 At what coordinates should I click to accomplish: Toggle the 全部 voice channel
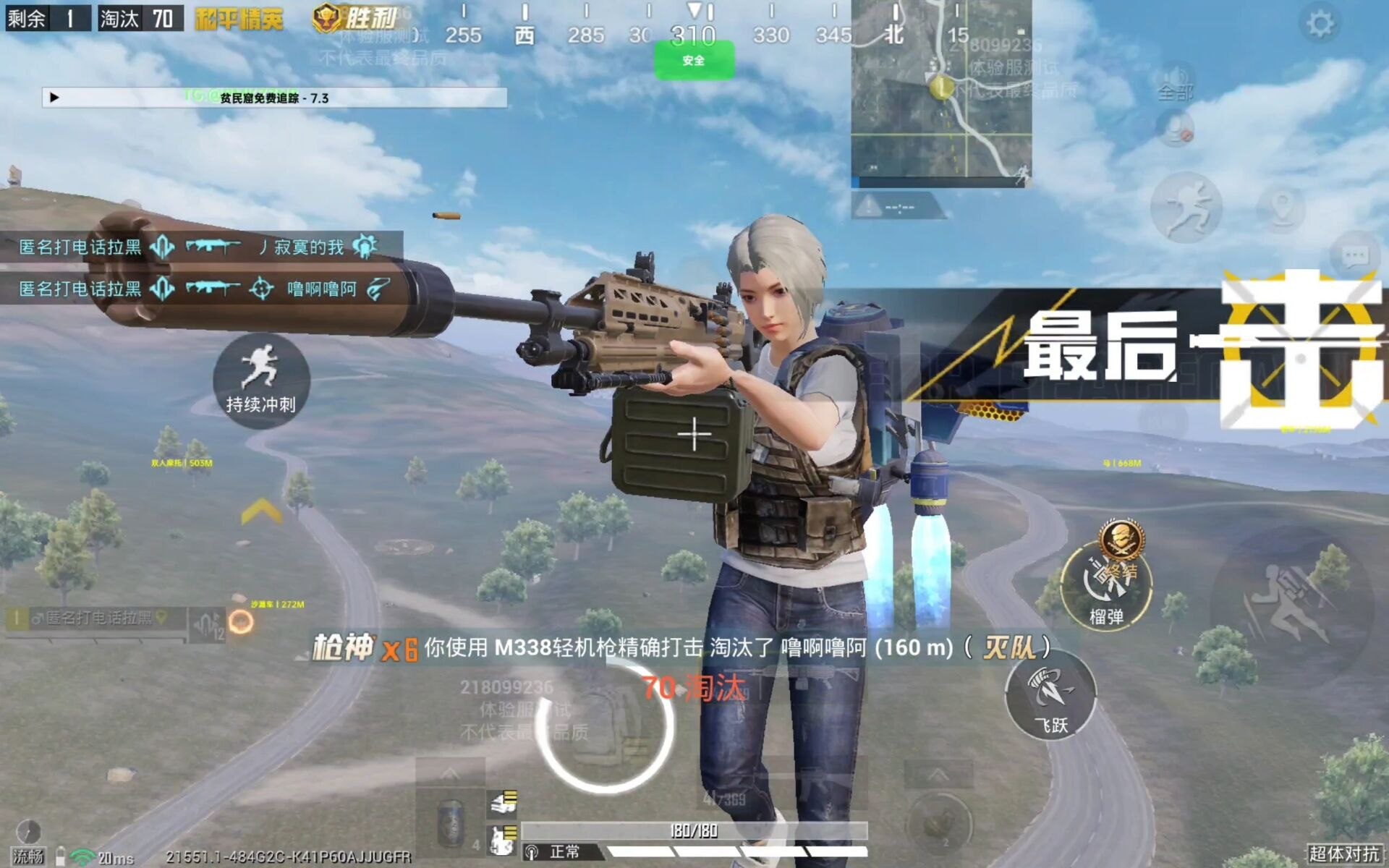pyautogui.click(x=1174, y=93)
